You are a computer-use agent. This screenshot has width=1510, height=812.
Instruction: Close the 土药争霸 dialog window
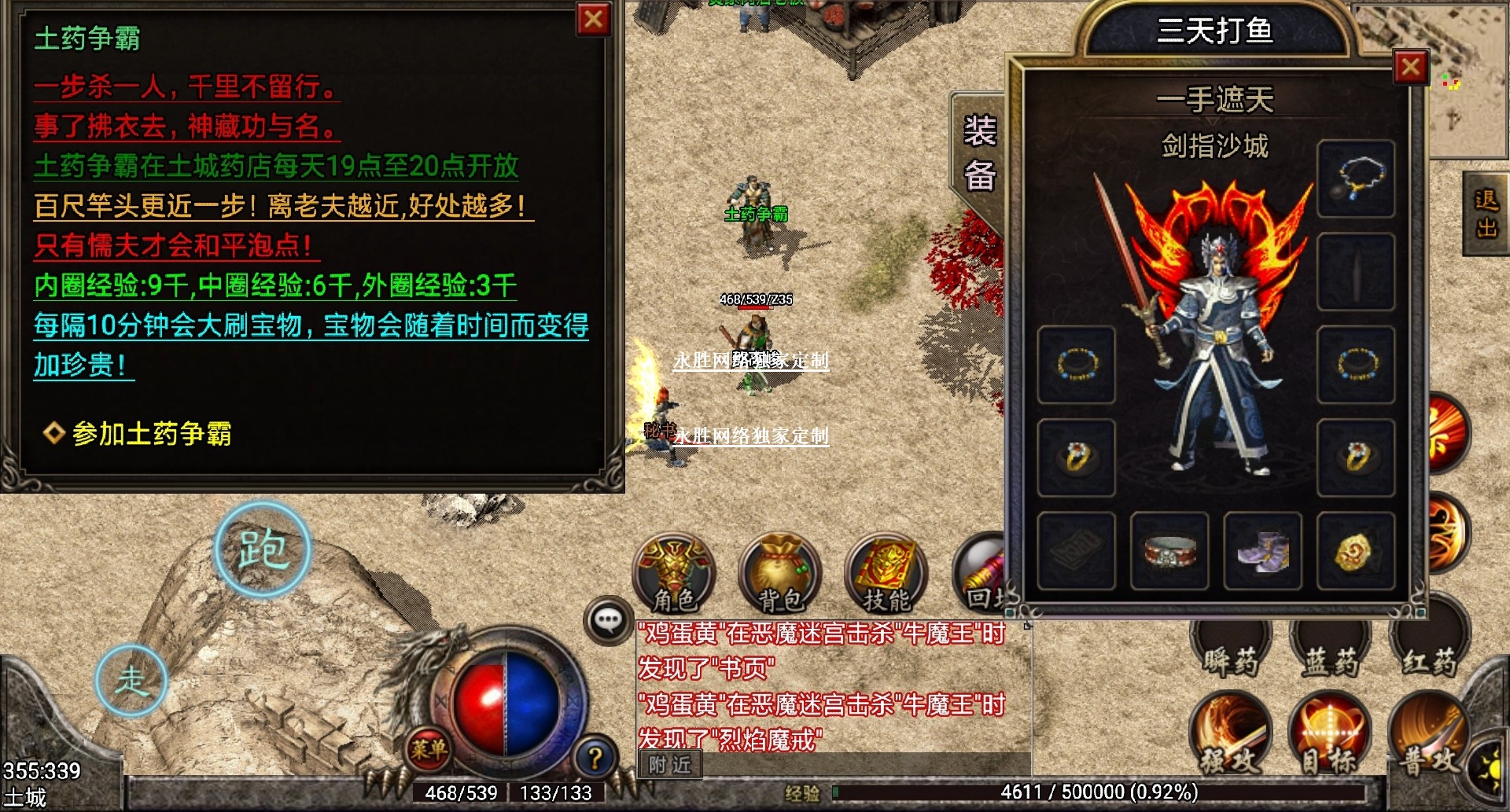pos(594,20)
